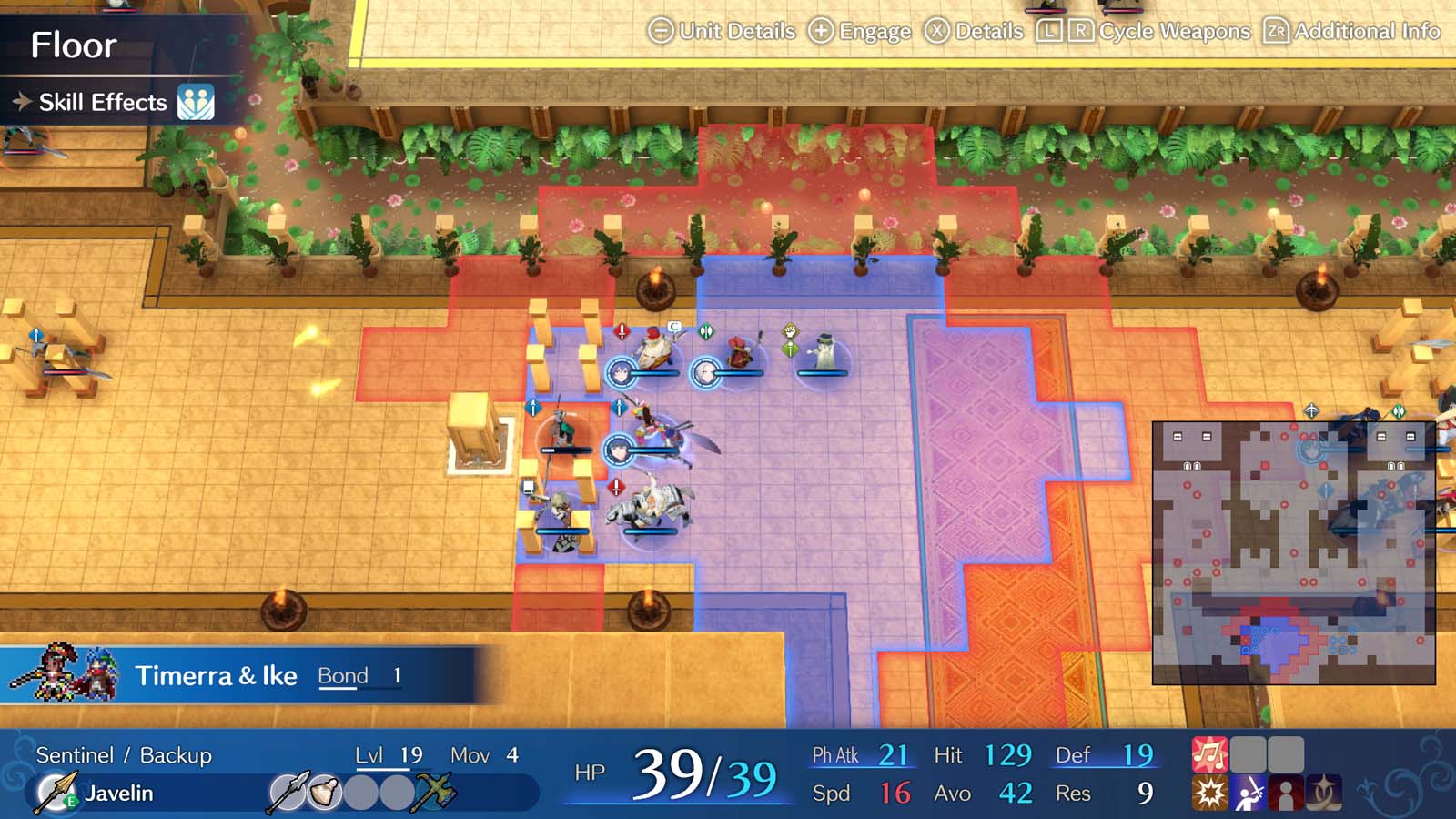The height and width of the screenshot is (819, 1456).
Task: Click the sword-wielding figure skill icon
Action: click(1247, 792)
